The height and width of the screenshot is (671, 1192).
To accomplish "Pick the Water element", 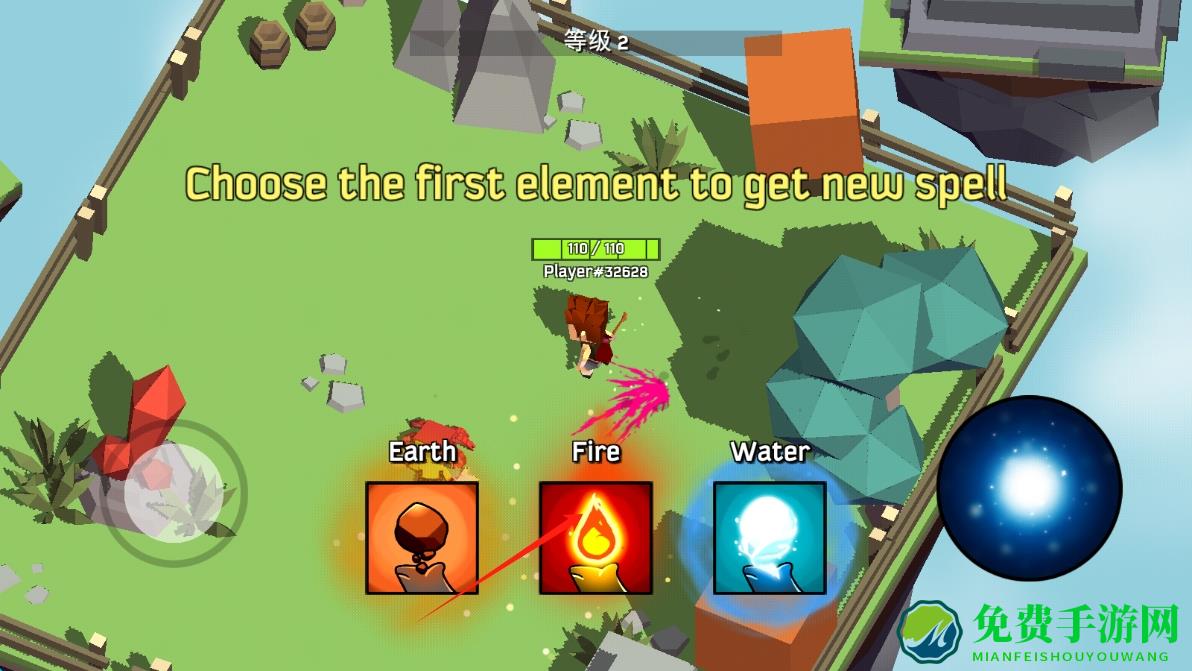I will click(769, 537).
